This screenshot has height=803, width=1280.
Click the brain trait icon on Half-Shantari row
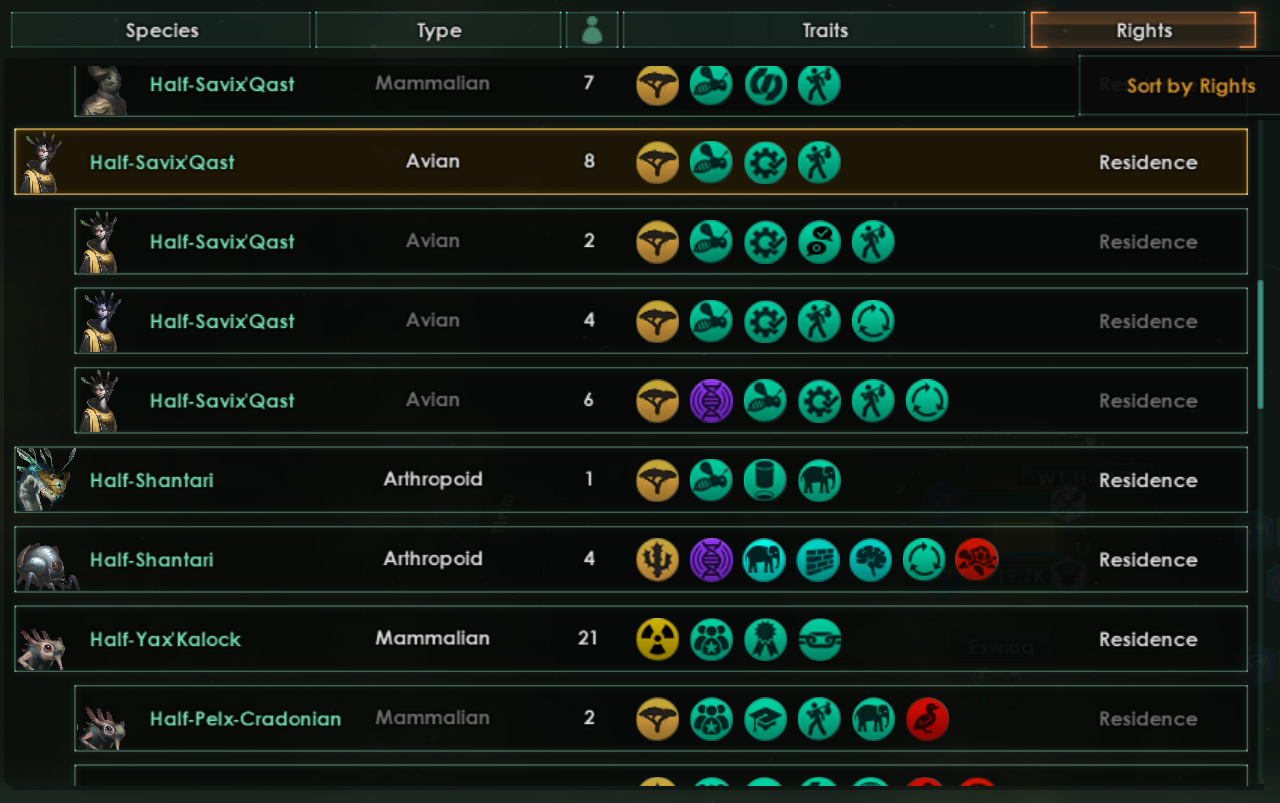(x=873, y=560)
